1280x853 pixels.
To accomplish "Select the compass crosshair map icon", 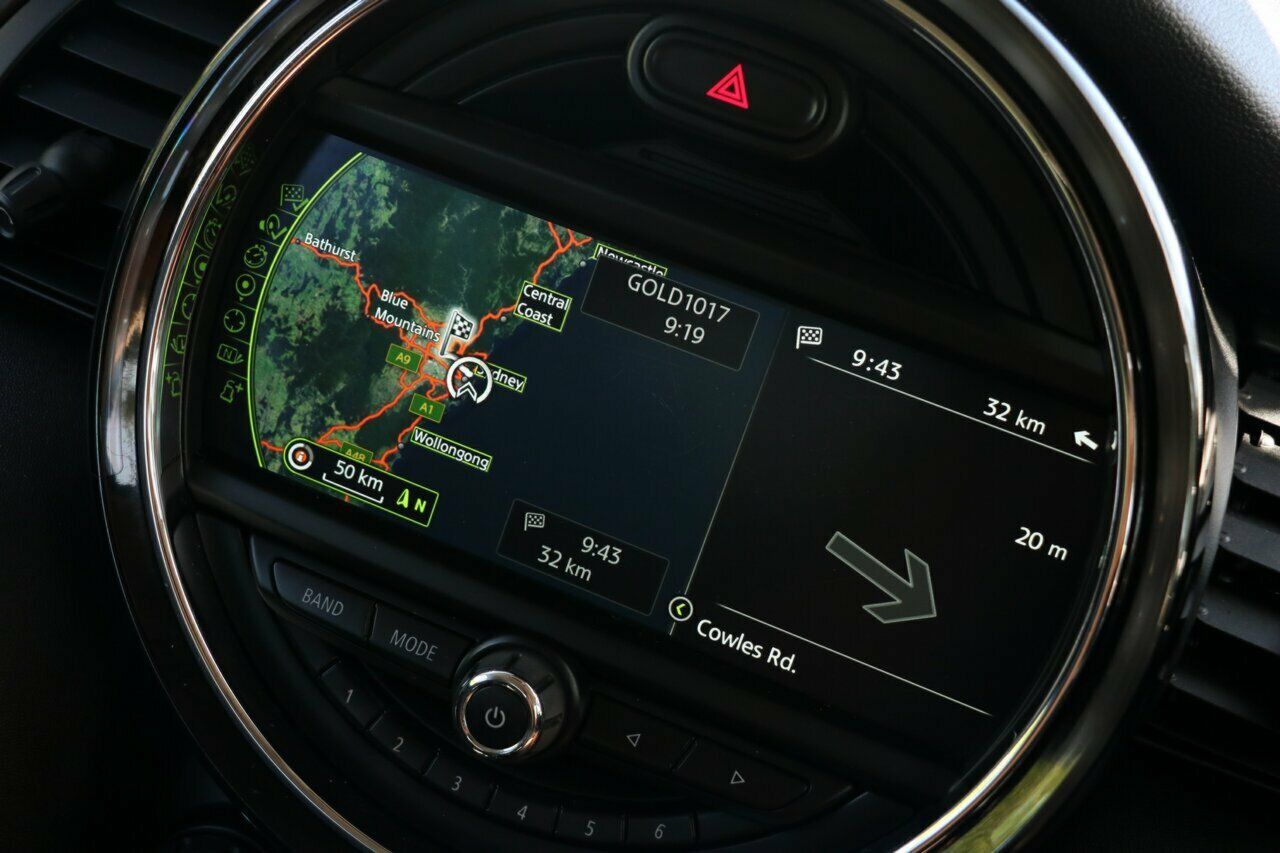I will tap(233, 319).
